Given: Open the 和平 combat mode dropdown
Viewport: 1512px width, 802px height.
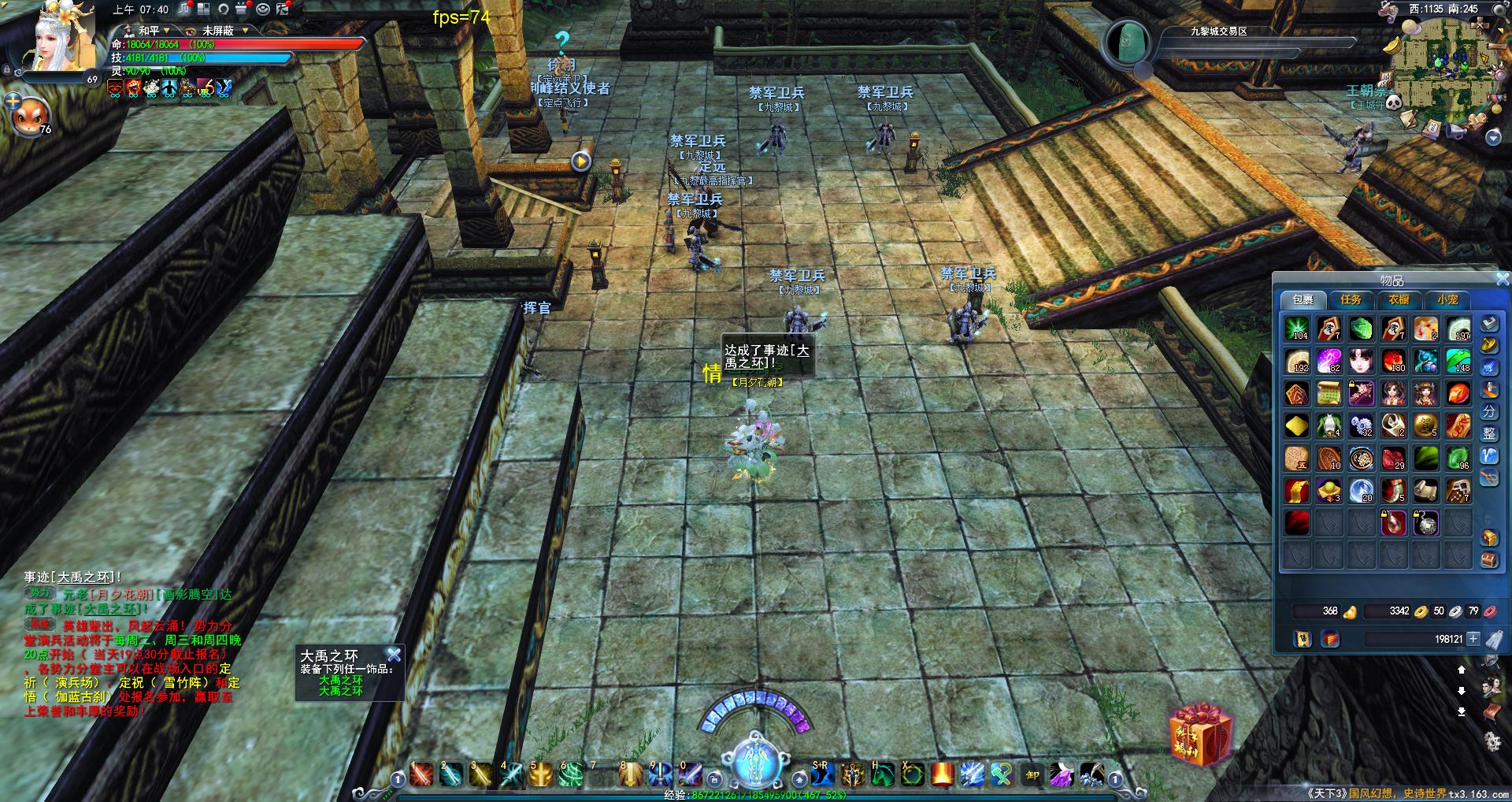Looking at the screenshot, I should tap(150, 31).
